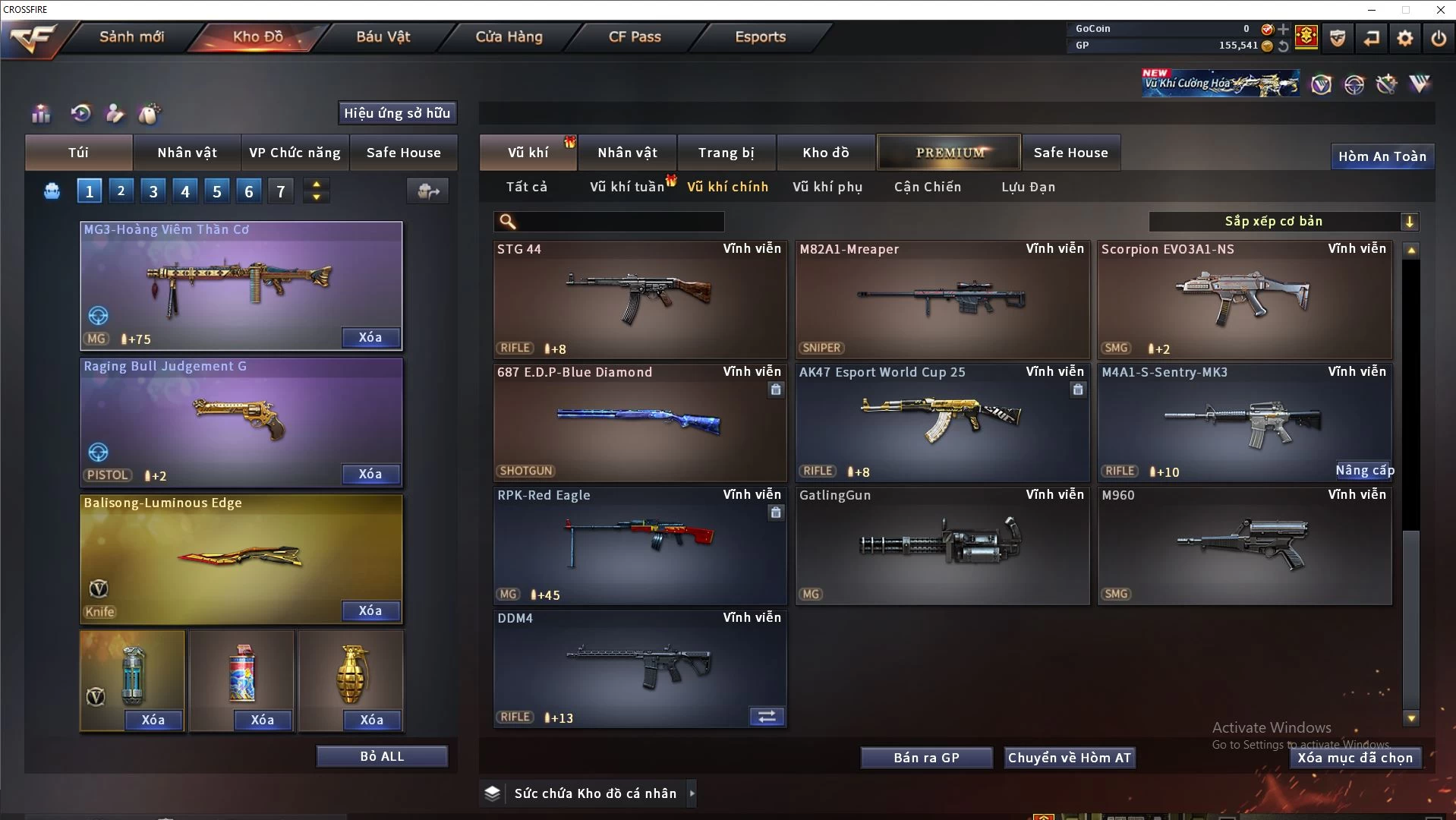The height and width of the screenshot is (820, 1456).
Task: Select bag number 3
Action: [x=153, y=191]
